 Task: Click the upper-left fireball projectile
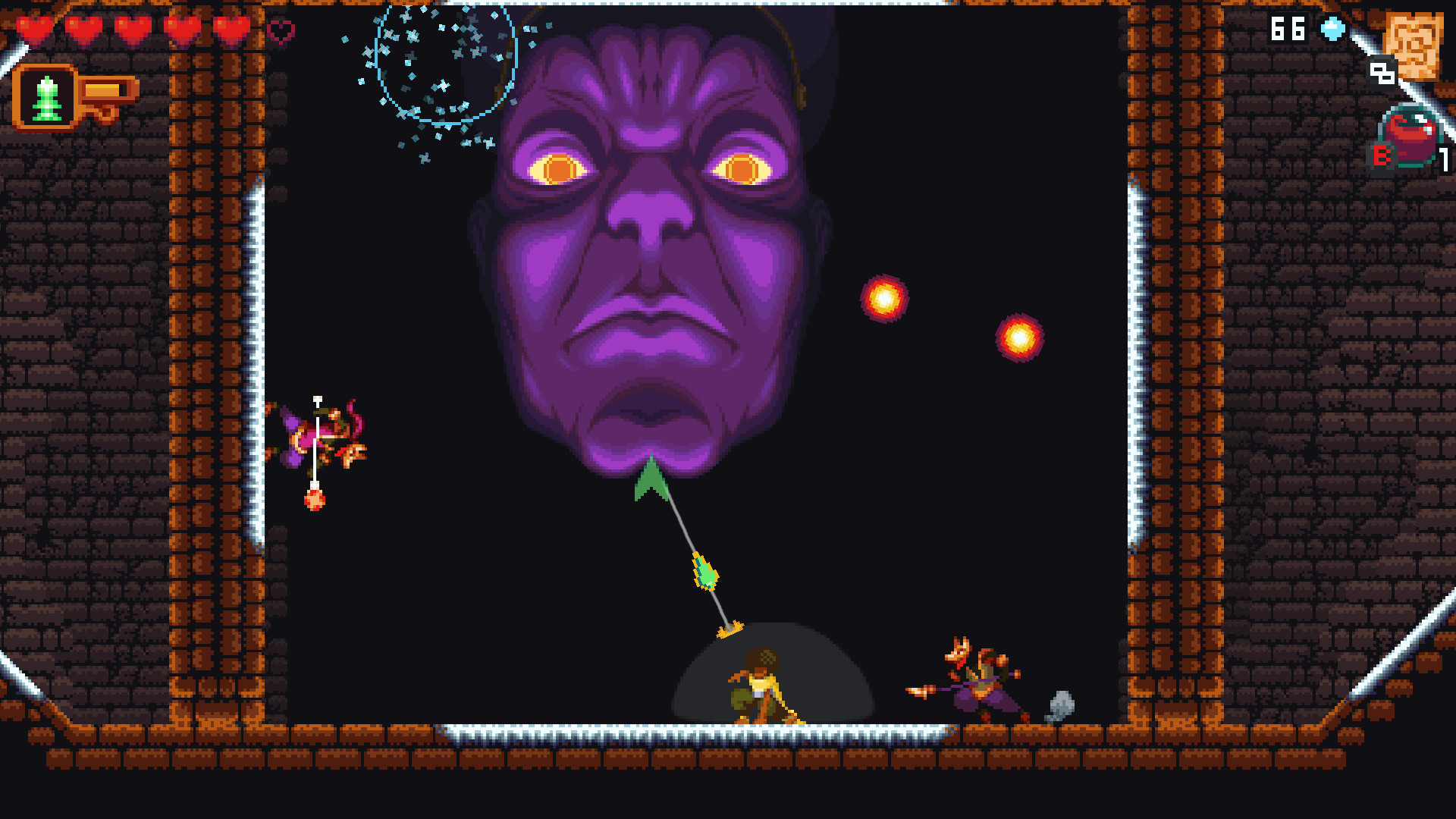pos(884,296)
